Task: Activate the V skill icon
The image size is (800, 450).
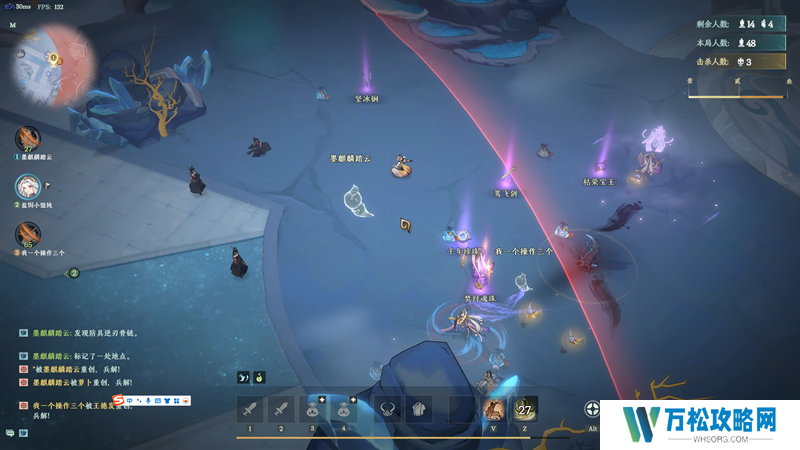Action: [x=493, y=408]
